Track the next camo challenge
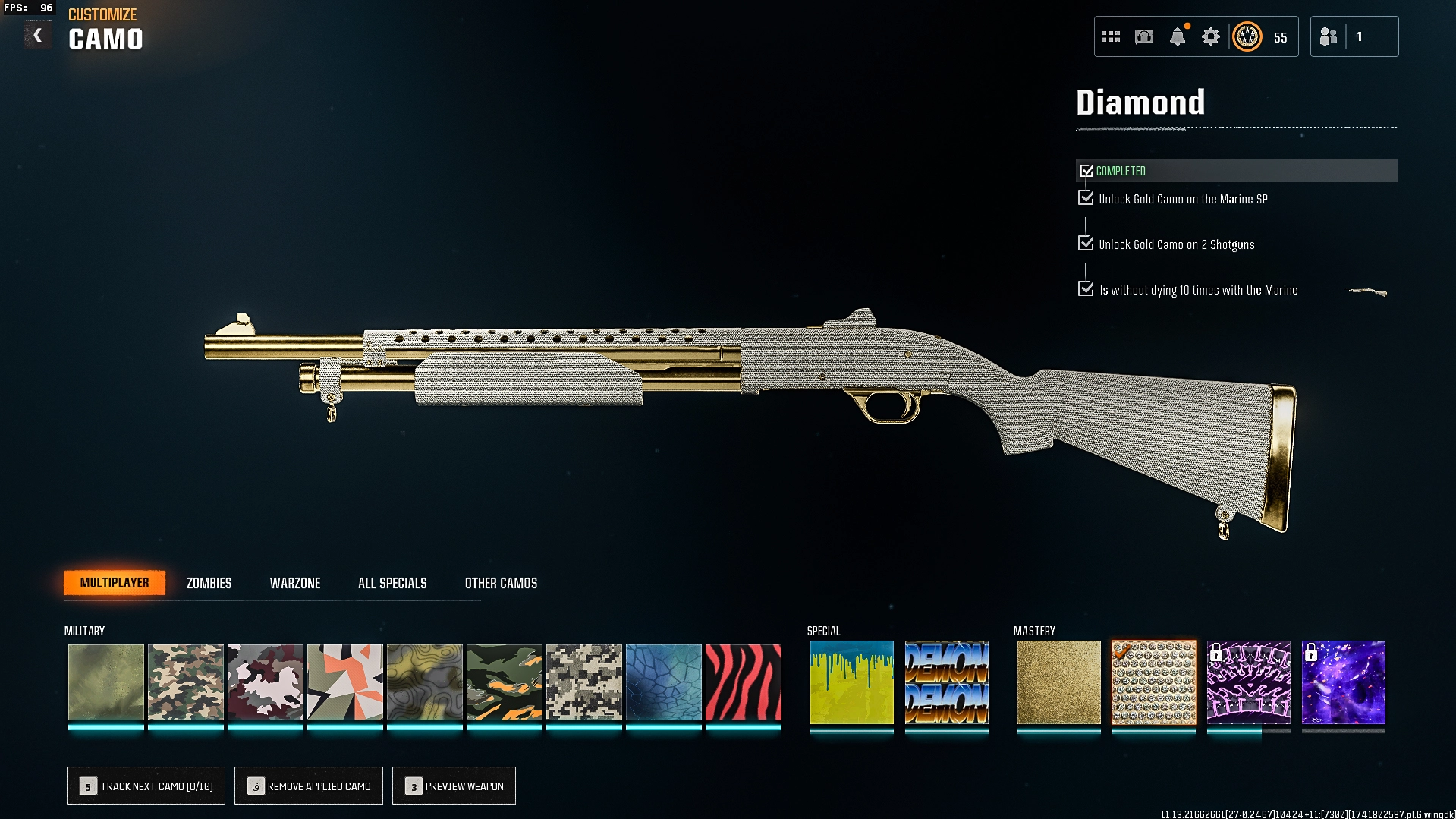Viewport: 1456px width, 819px height. tap(146, 786)
